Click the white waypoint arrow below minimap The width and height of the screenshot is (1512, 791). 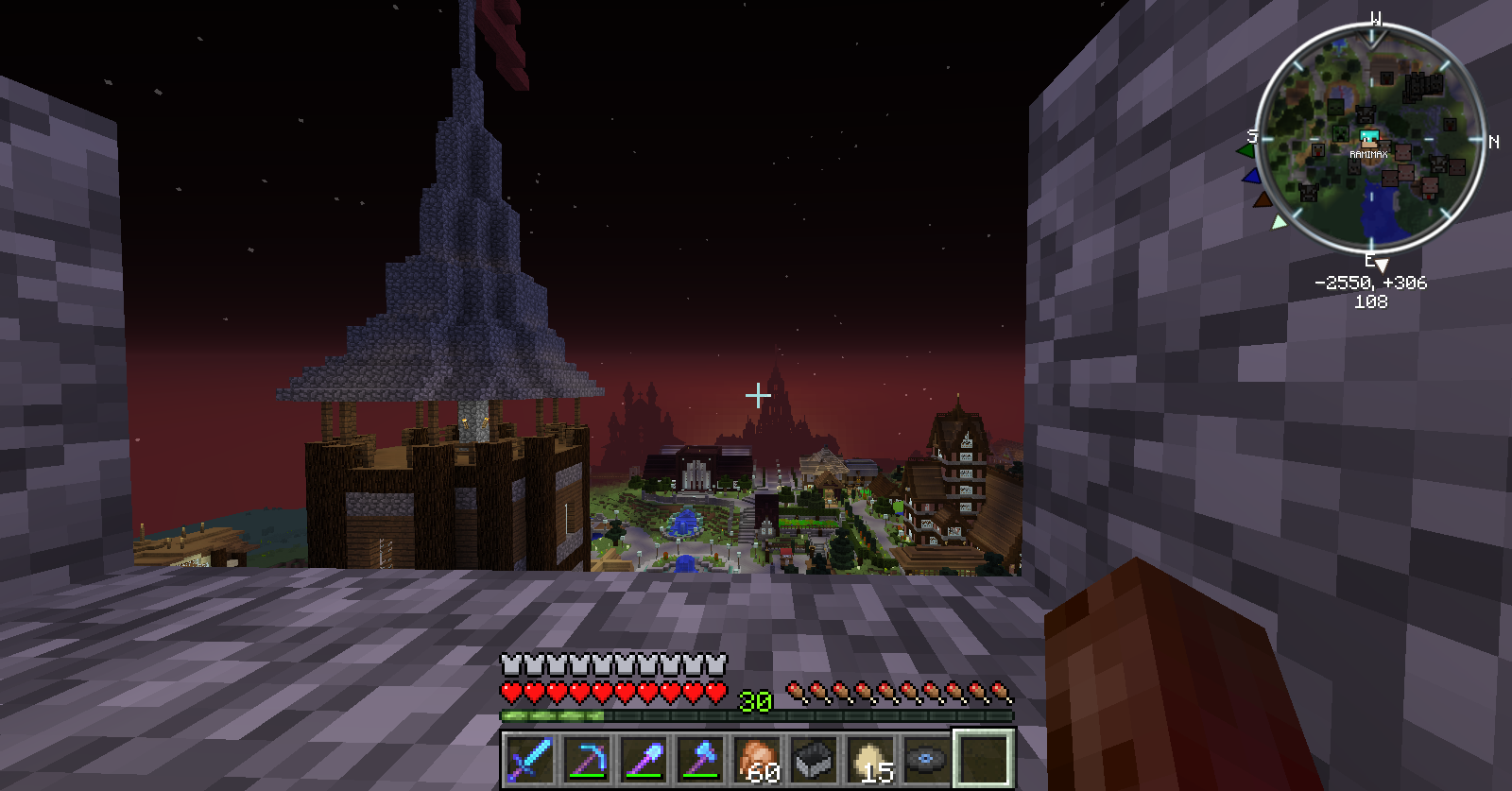tap(1279, 222)
